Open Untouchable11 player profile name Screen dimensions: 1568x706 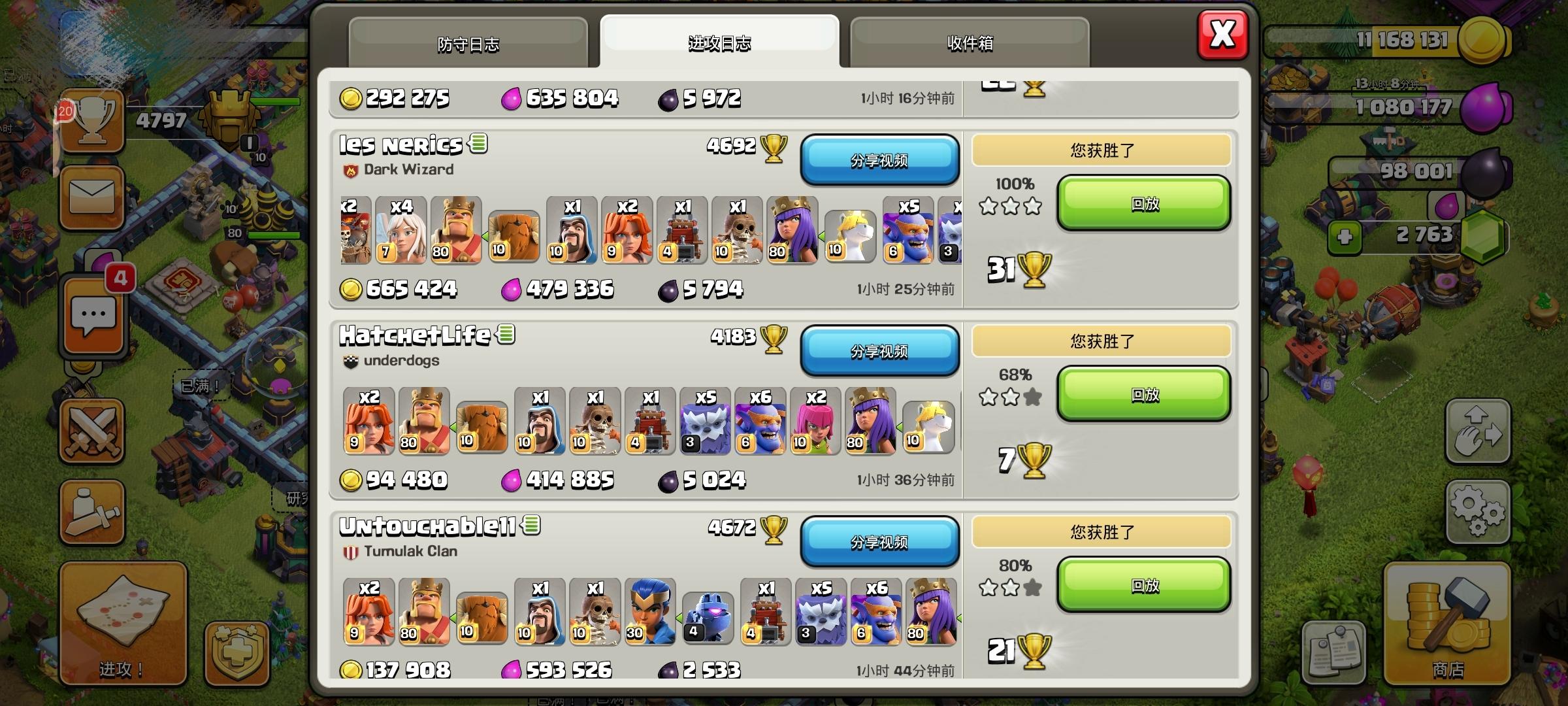click(x=428, y=526)
